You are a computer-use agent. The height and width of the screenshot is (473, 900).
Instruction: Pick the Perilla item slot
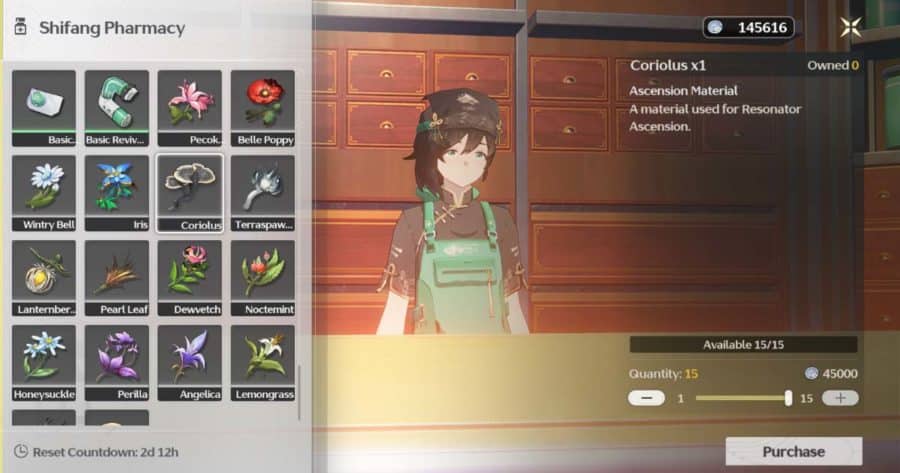coord(117,362)
